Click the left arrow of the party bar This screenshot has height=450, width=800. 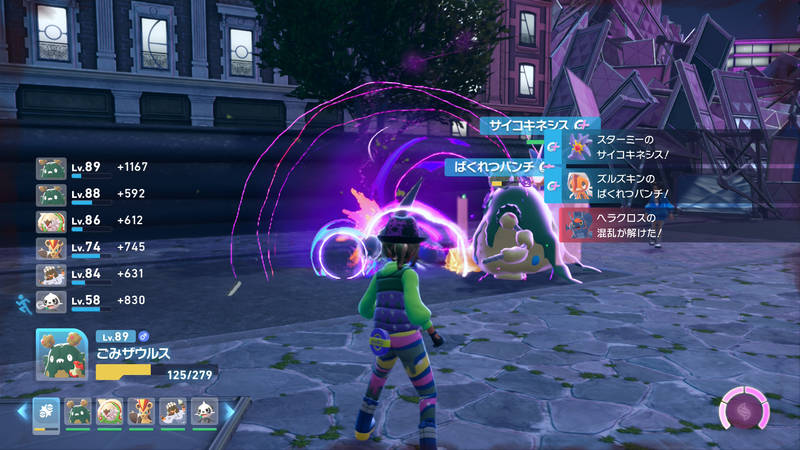coord(21,411)
